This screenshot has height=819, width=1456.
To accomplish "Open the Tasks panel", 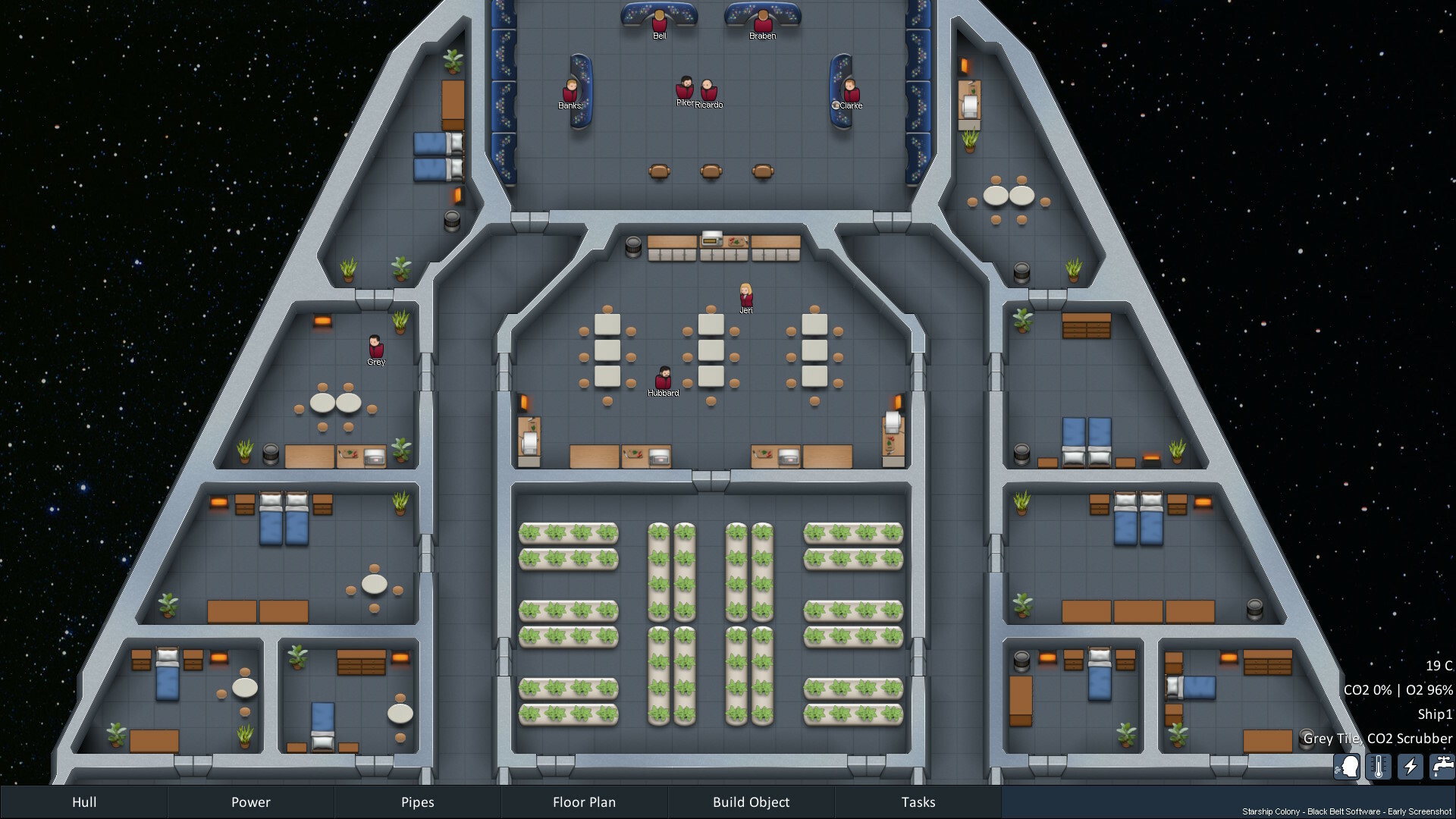I will pos(918,802).
